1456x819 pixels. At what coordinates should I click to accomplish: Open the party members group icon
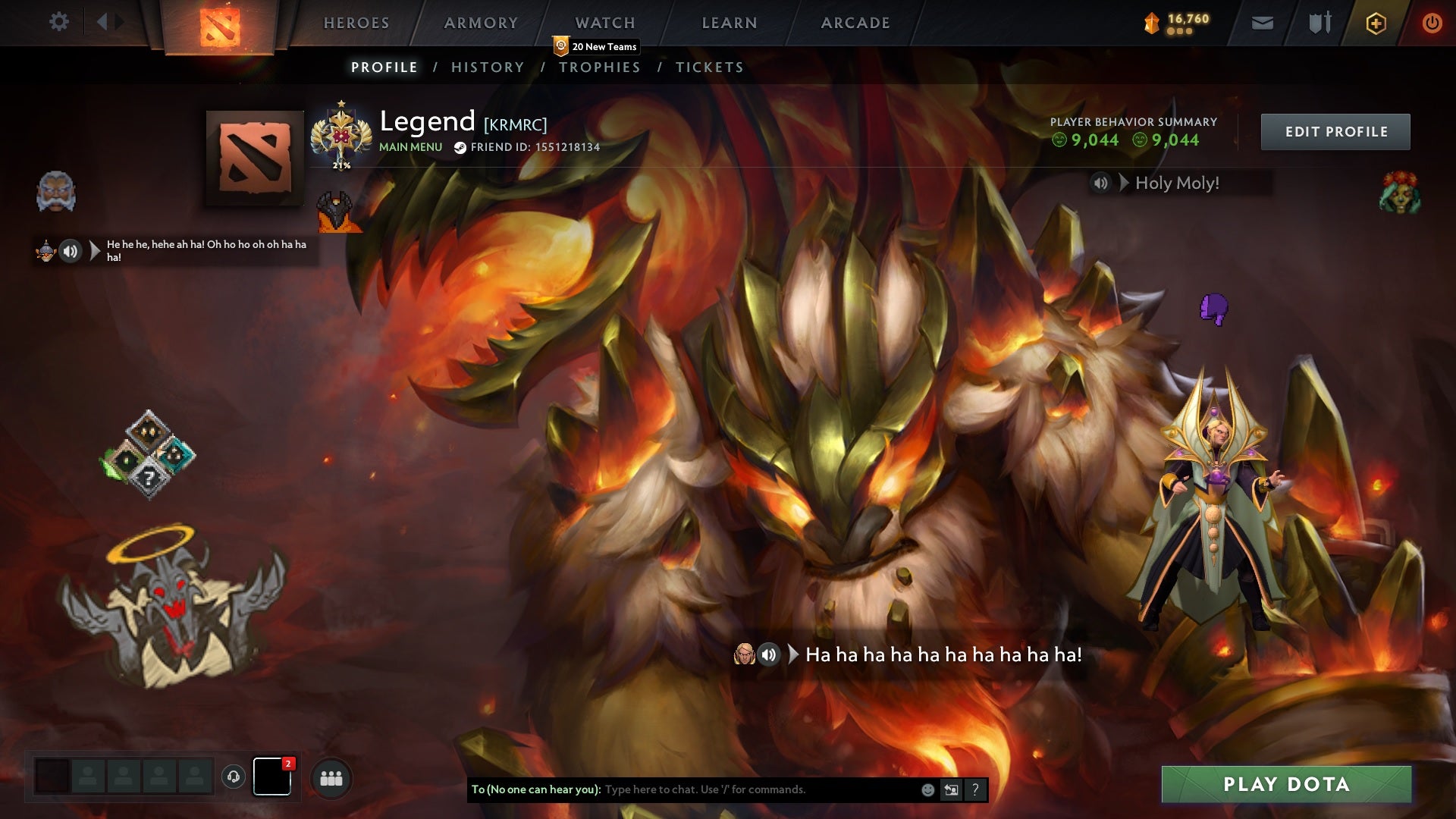point(331,778)
